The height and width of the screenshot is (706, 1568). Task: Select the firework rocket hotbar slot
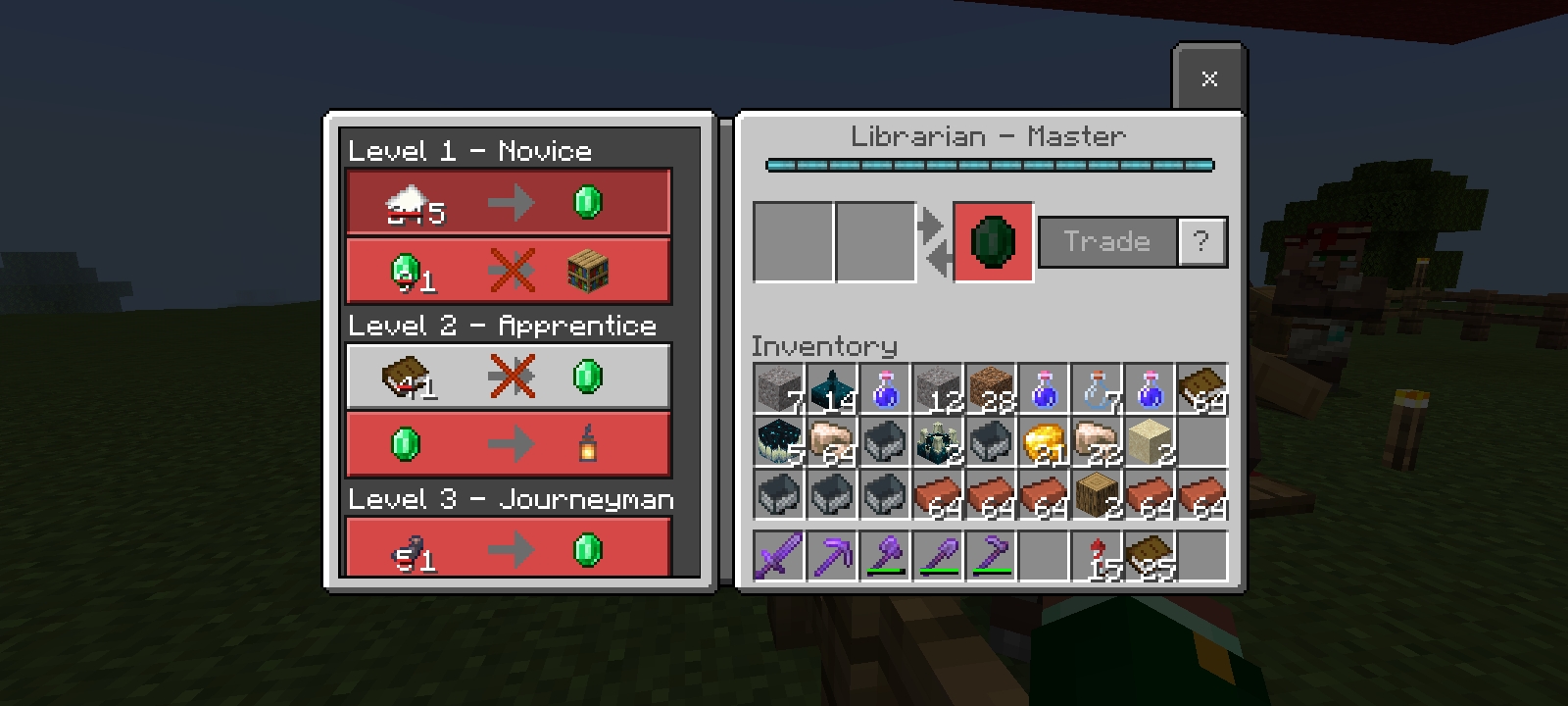[x=1097, y=556]
